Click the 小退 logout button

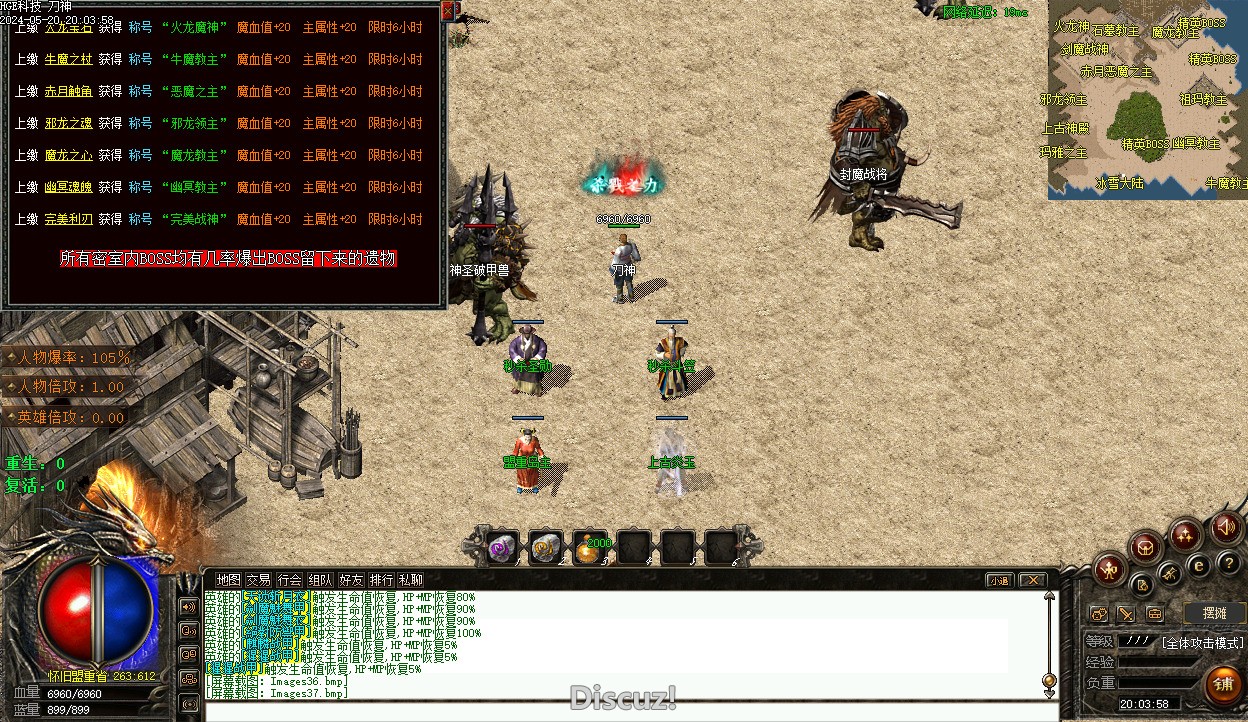[x=999, y=580]
